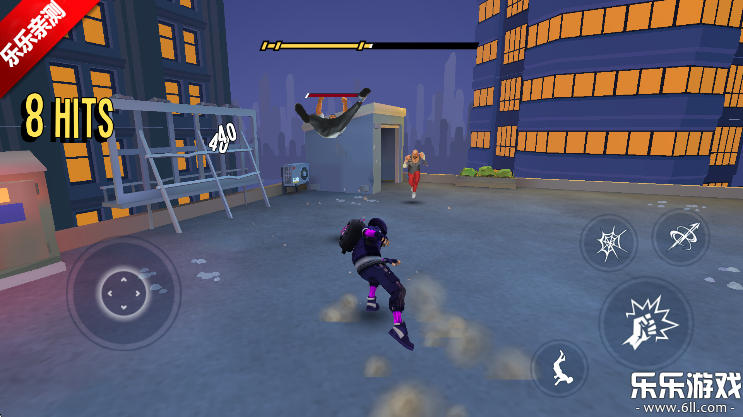The image size is (743, 417).
Task: Trigger the jumping figure dodge button
Action: (x=560, y=369)
